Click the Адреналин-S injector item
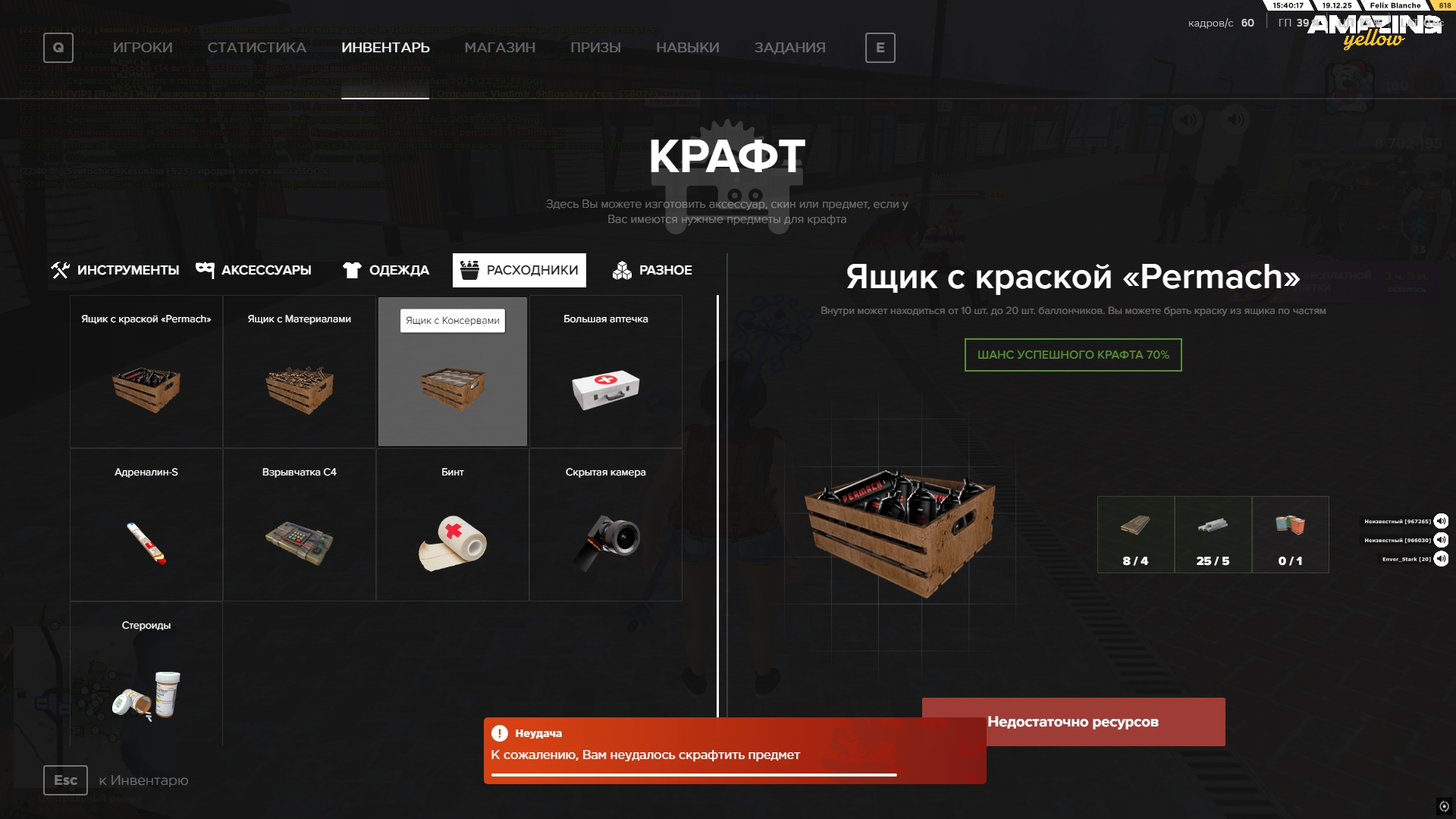 click(x=146, y=523)
